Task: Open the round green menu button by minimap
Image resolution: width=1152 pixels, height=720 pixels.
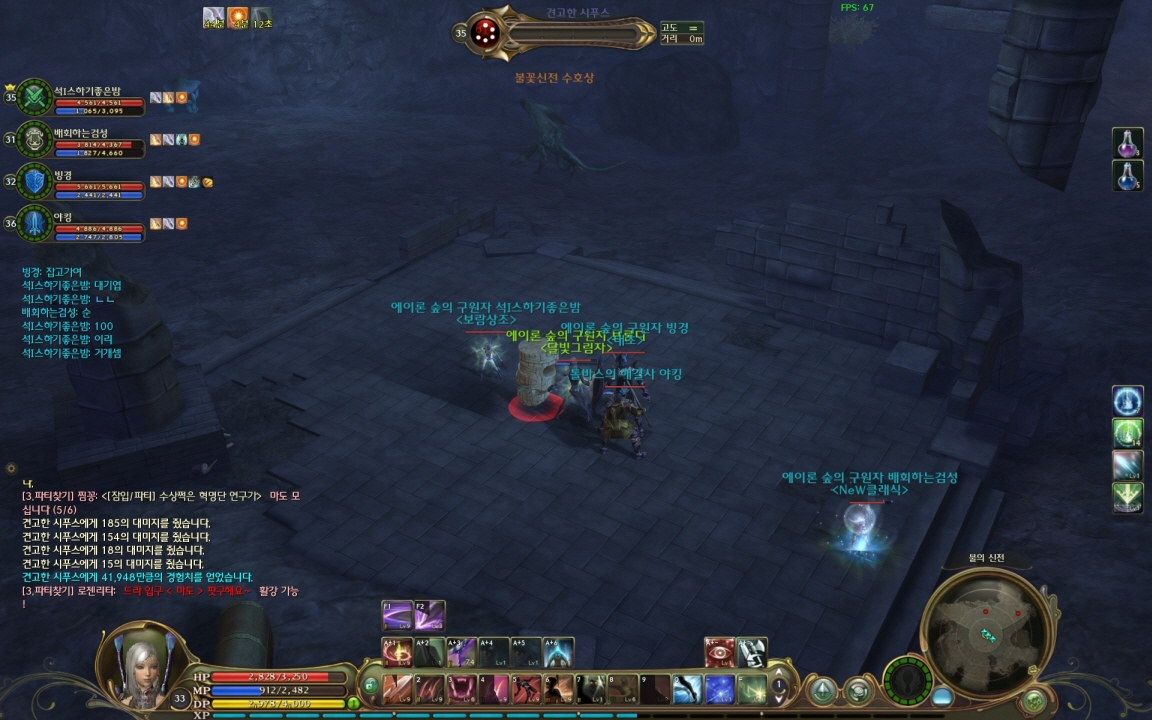Action: (1034, 701)
